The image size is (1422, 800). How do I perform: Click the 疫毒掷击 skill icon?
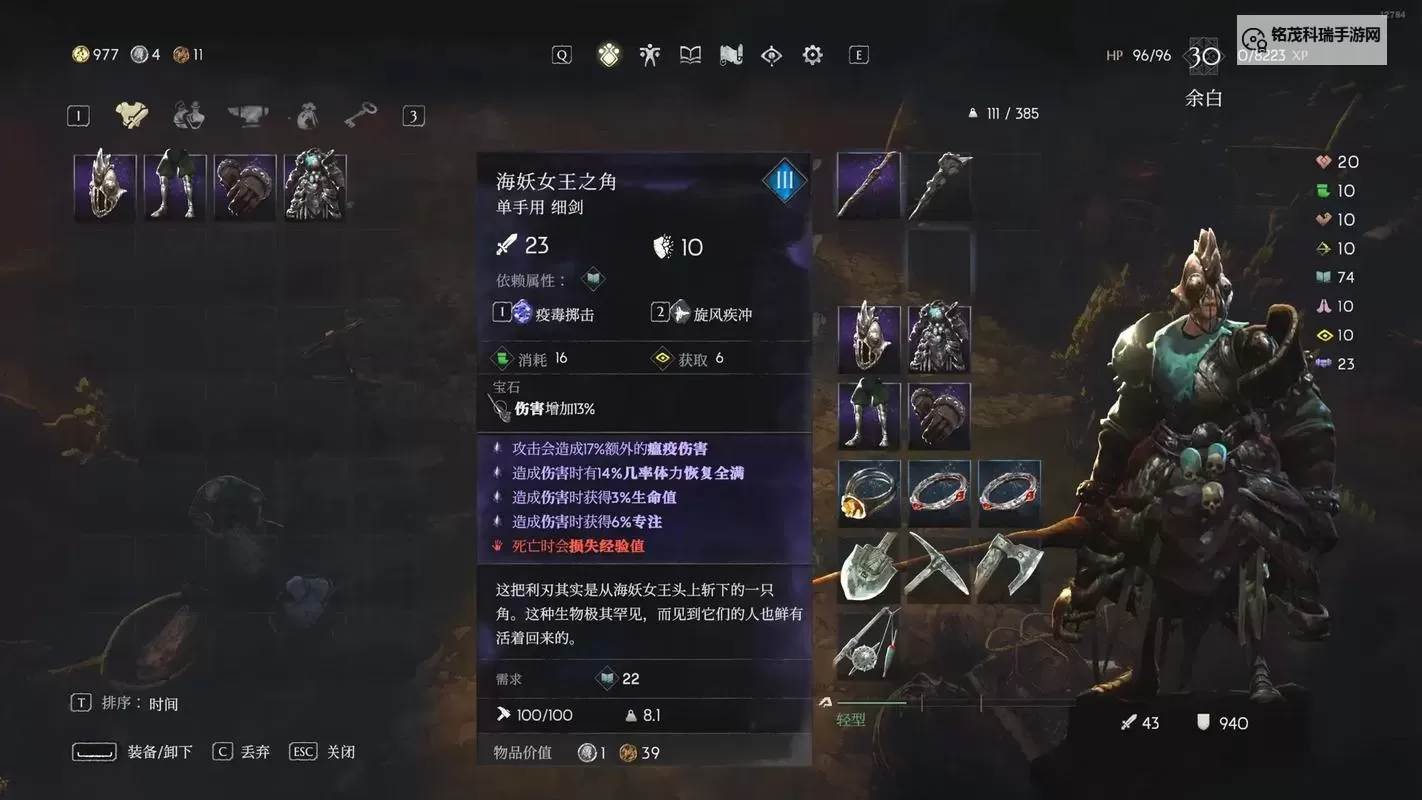point(522,313)
